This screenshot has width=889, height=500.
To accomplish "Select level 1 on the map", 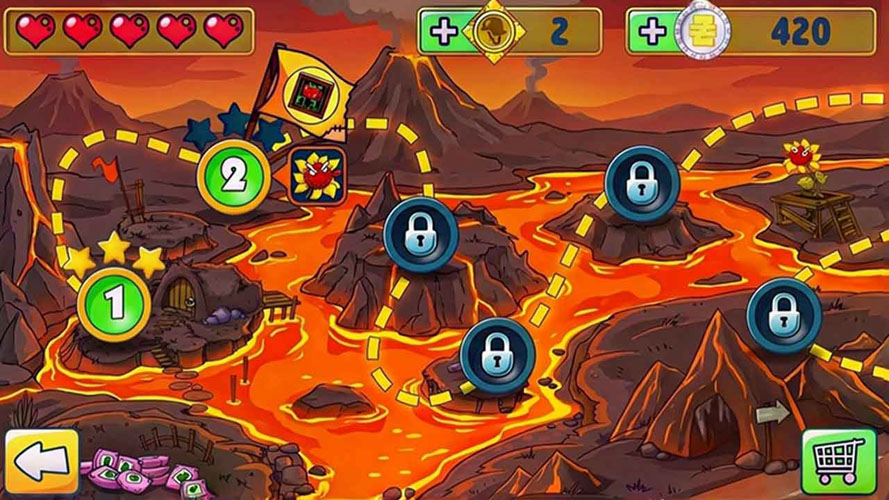I will tap(114, 303).
